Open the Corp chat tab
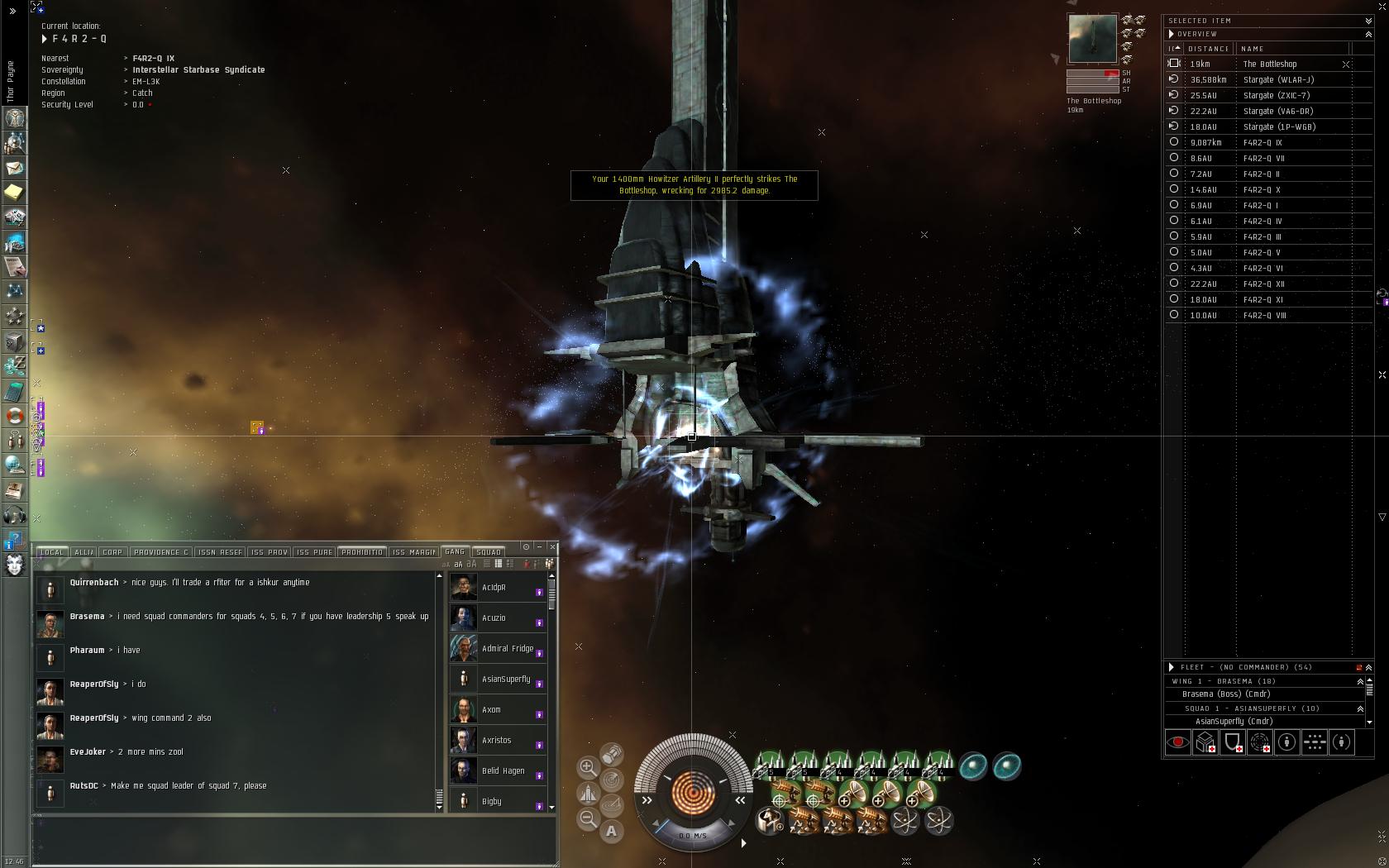Image resolution: width=1389 pixels, height=868 pixels. (x=112, y=552)
